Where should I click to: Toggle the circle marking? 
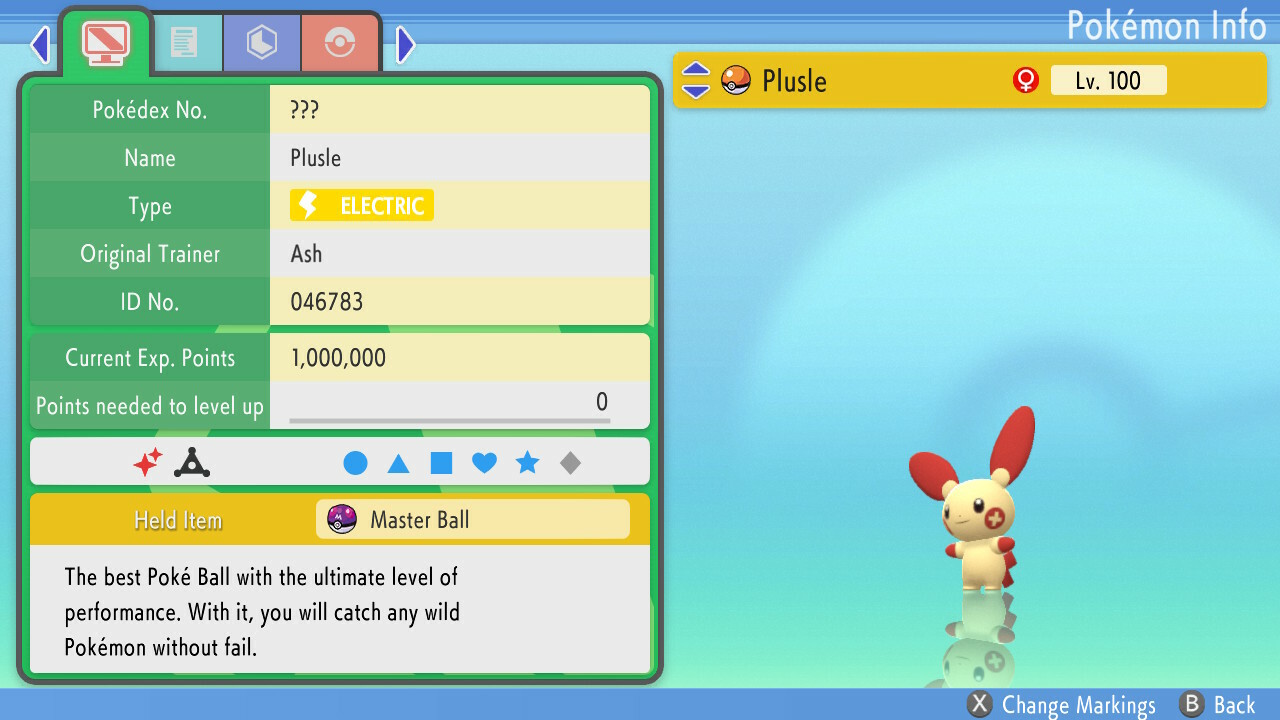click(355, 463)
